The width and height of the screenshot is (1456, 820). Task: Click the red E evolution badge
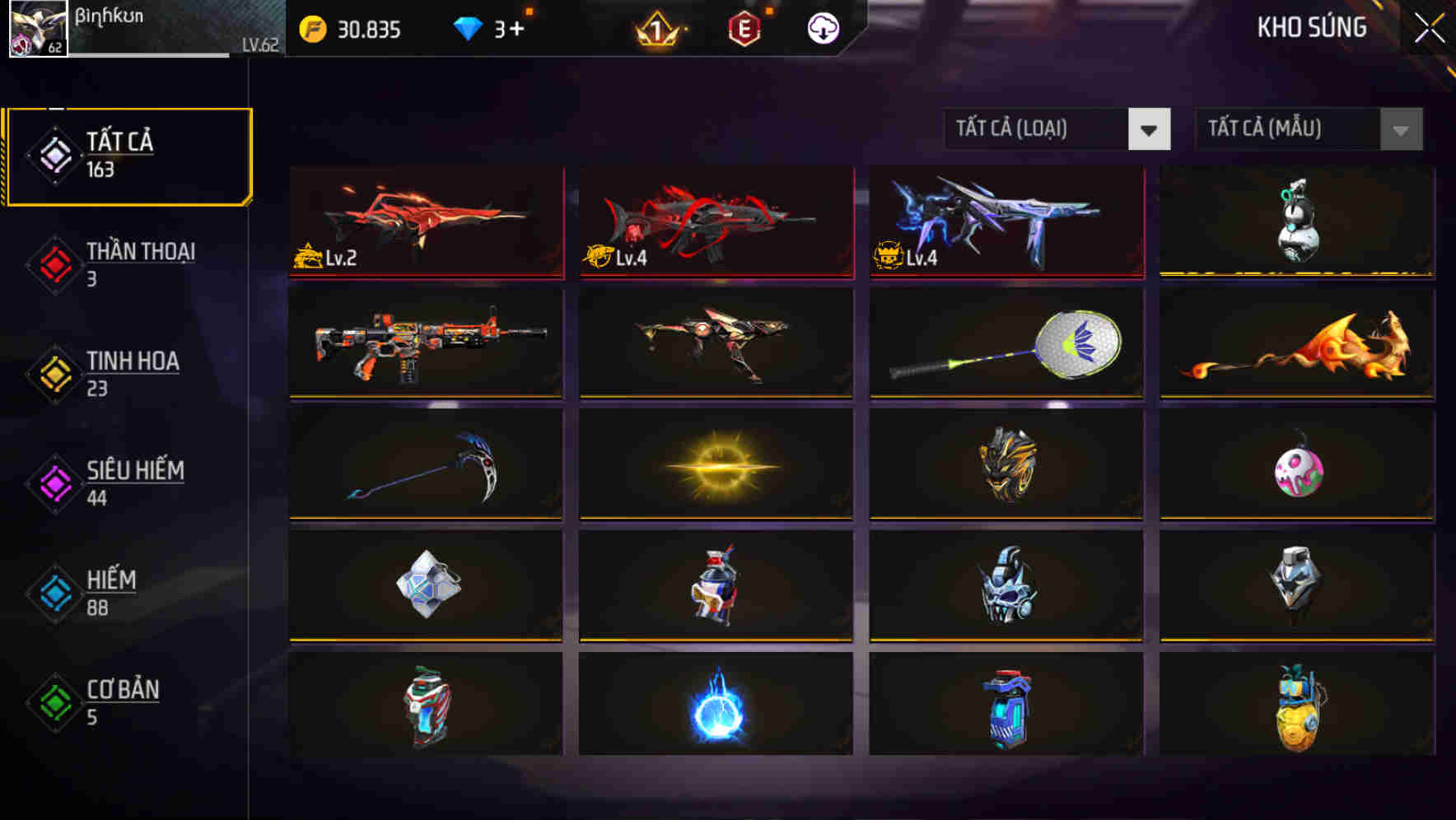pyautogui.click(x=743, y=30)
